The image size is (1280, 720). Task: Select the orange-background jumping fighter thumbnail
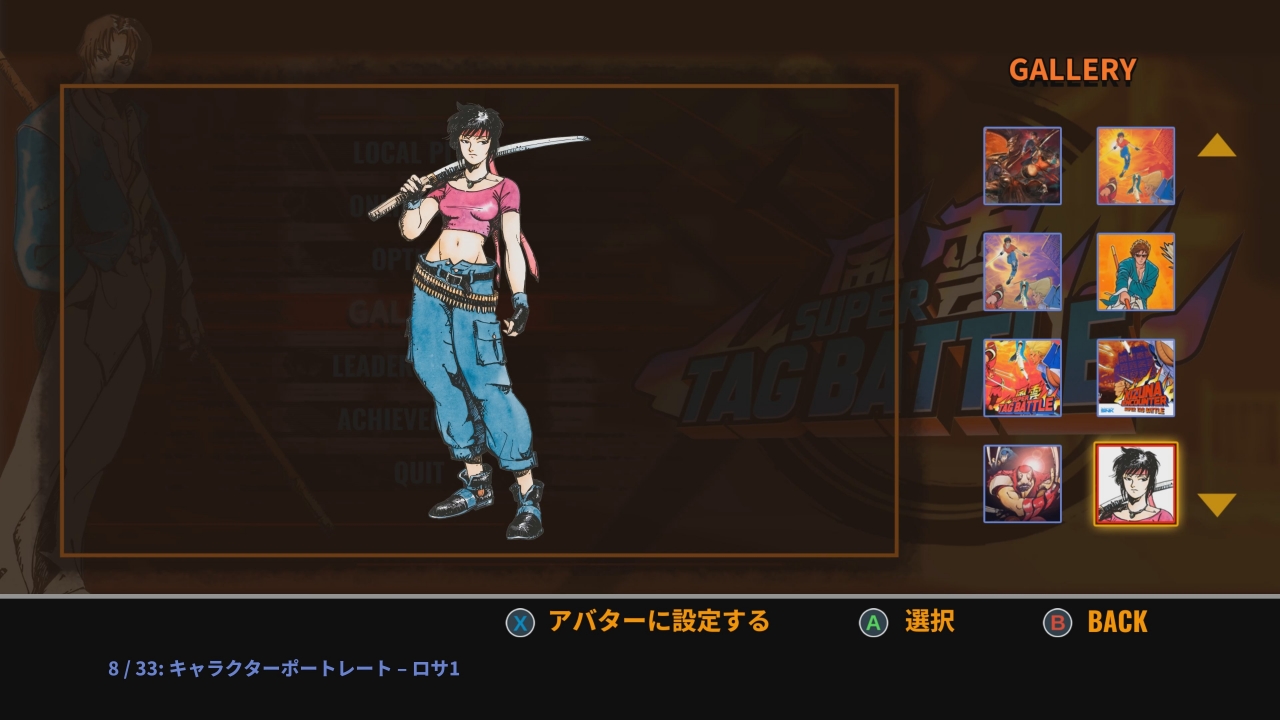[1135, 166]
